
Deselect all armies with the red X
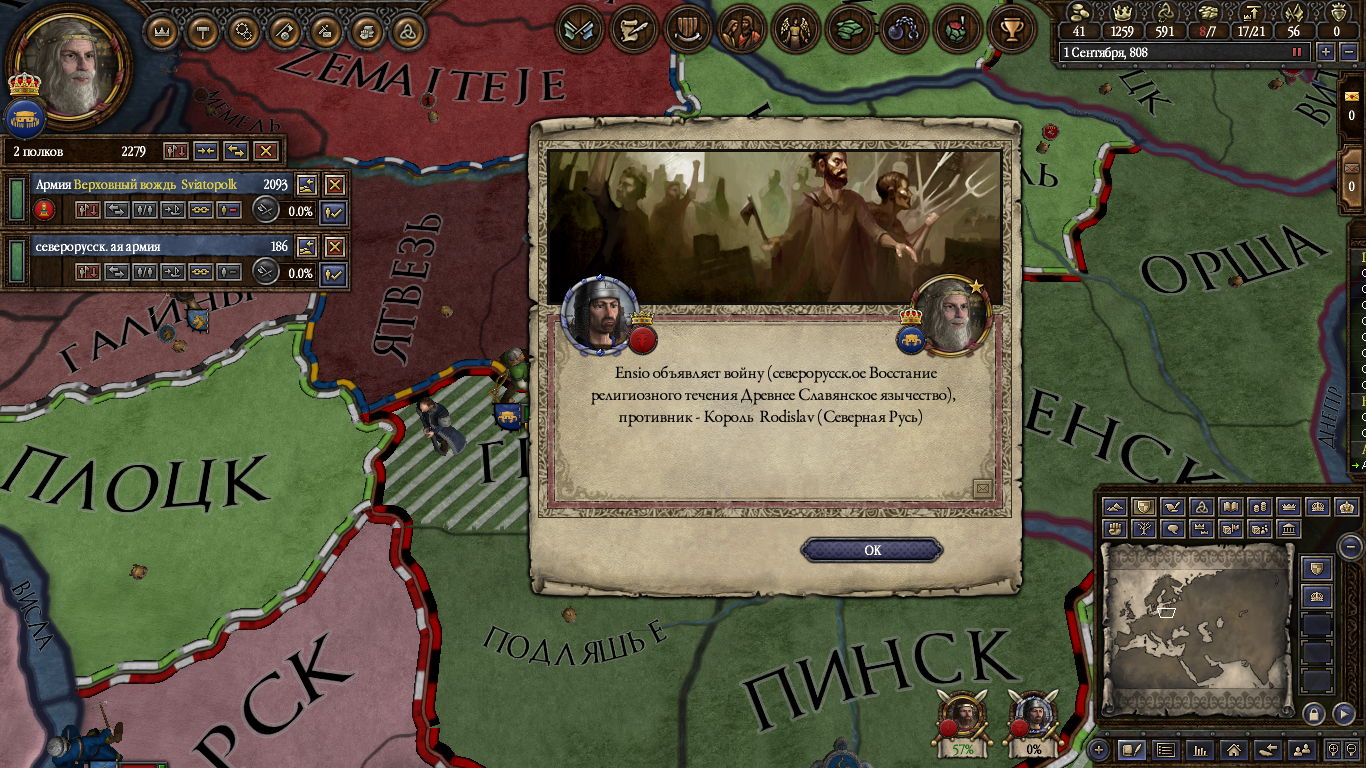pos(265,151)
